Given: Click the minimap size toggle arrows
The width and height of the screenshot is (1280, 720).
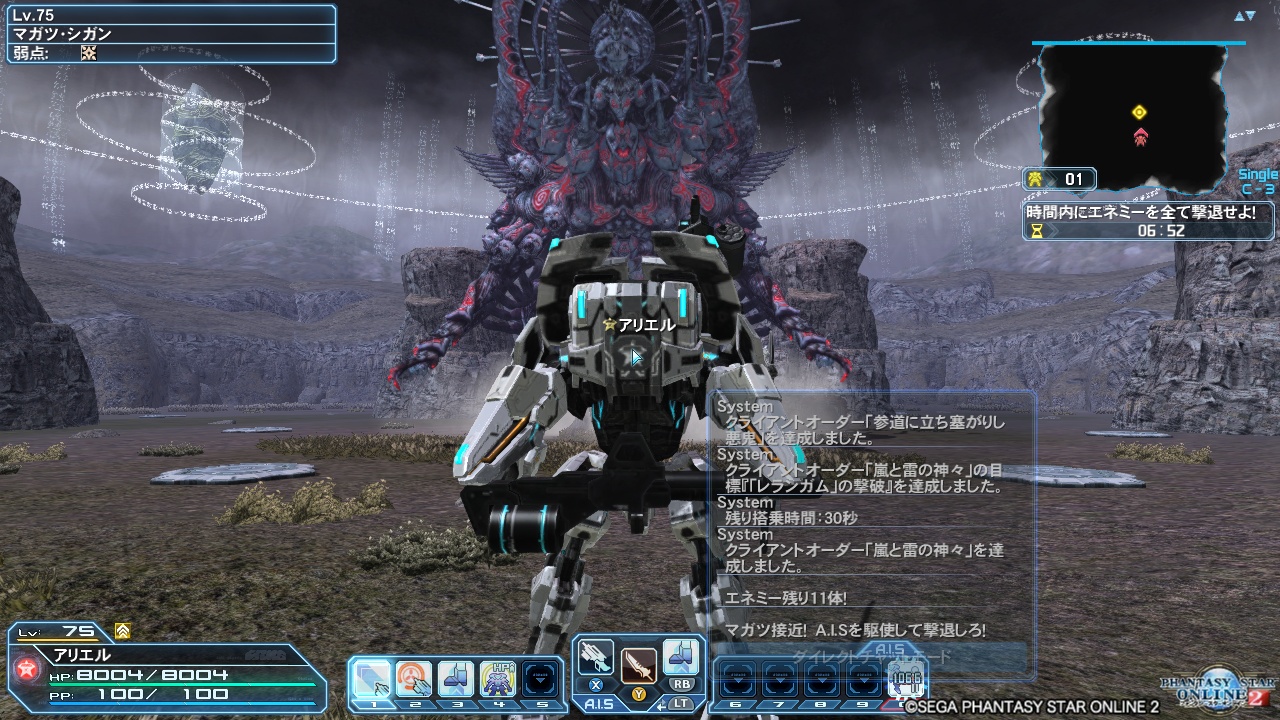Looking at the screenshot, I should tap(1244, 16).
